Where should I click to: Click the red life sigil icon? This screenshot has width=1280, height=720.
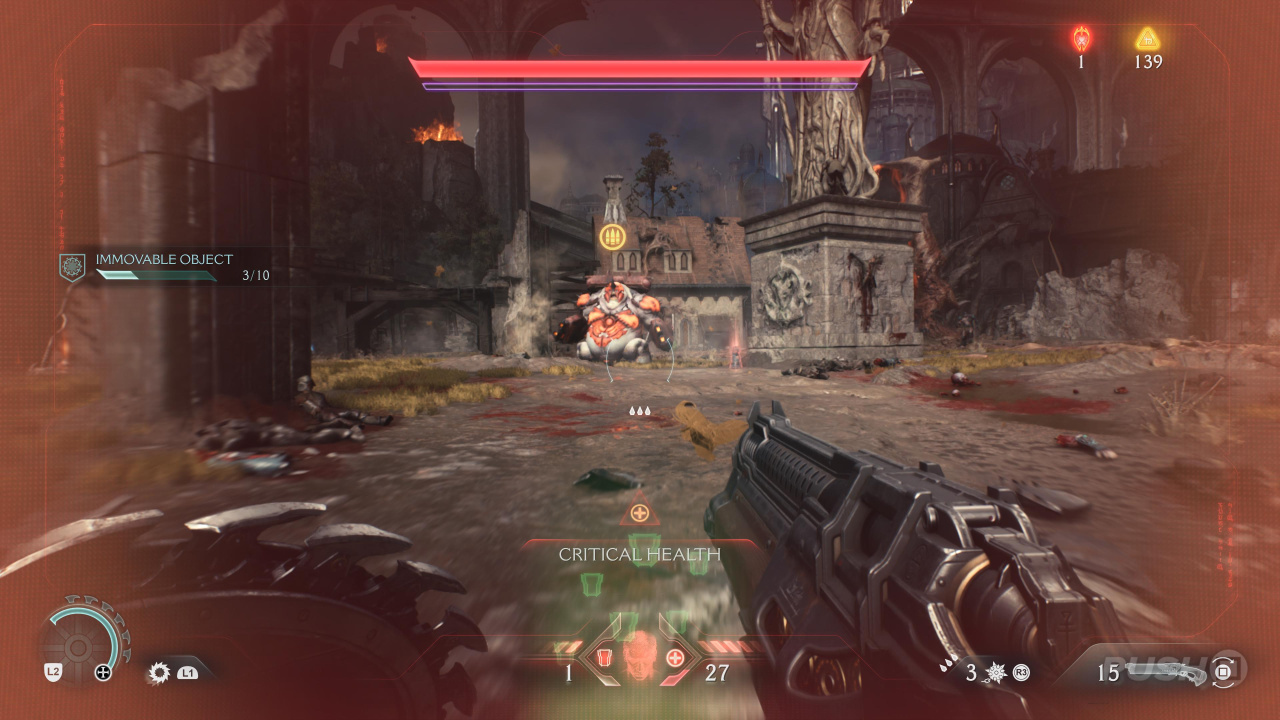pos(1081,39)
